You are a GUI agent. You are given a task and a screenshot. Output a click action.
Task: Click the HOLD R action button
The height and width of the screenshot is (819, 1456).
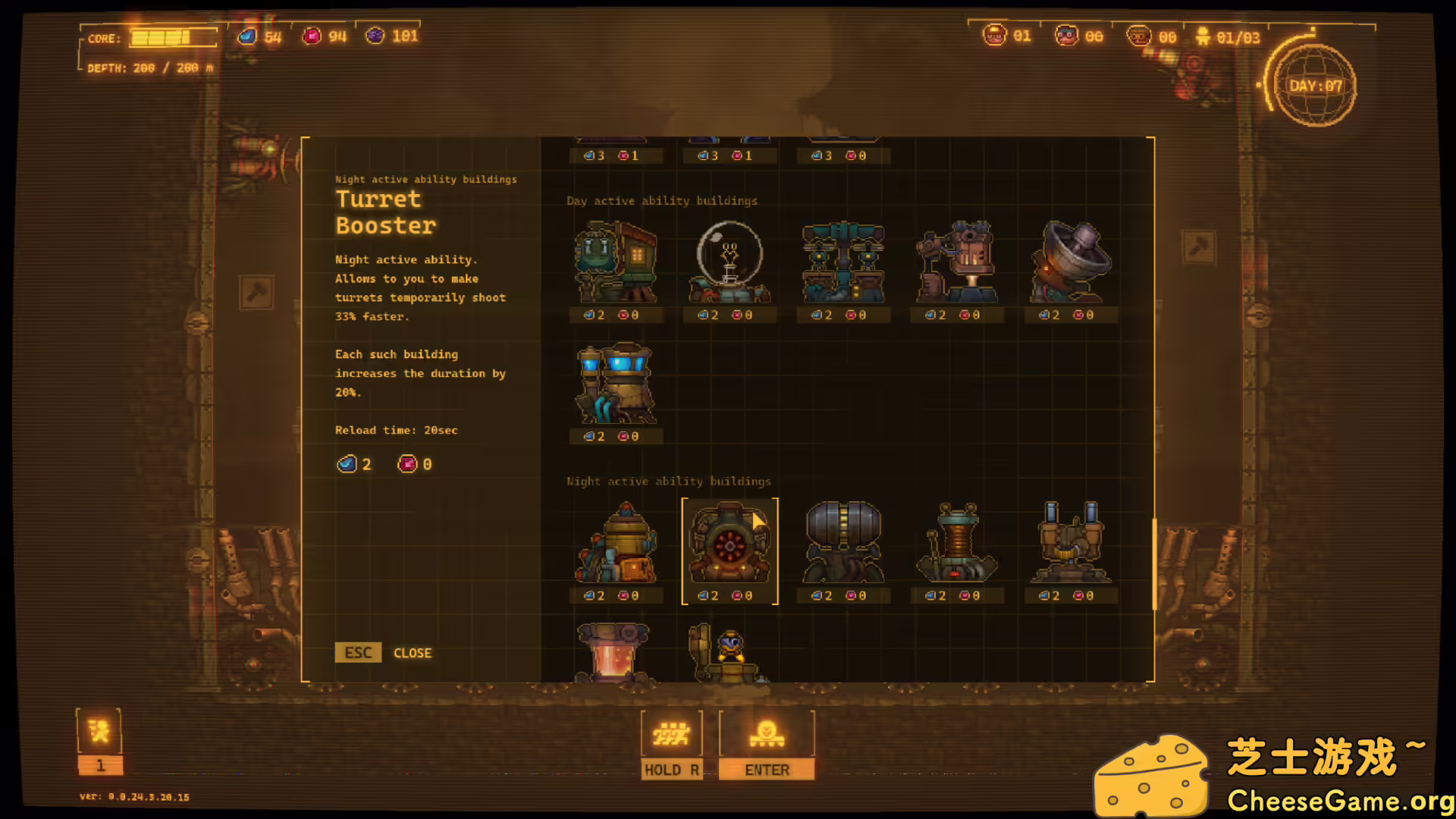[671, 769]
